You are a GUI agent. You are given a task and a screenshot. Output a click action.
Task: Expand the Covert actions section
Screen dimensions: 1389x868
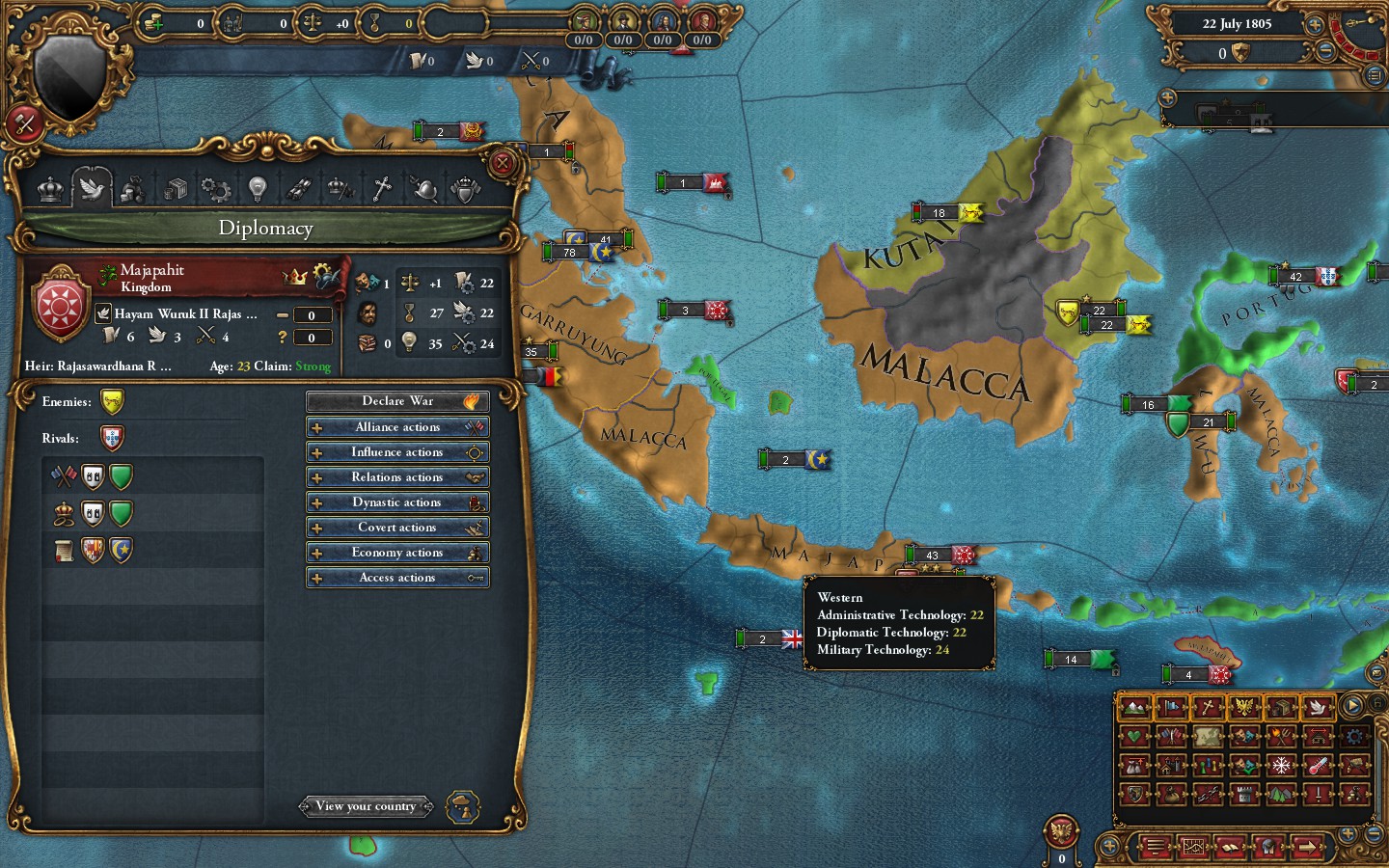[397, 528]
